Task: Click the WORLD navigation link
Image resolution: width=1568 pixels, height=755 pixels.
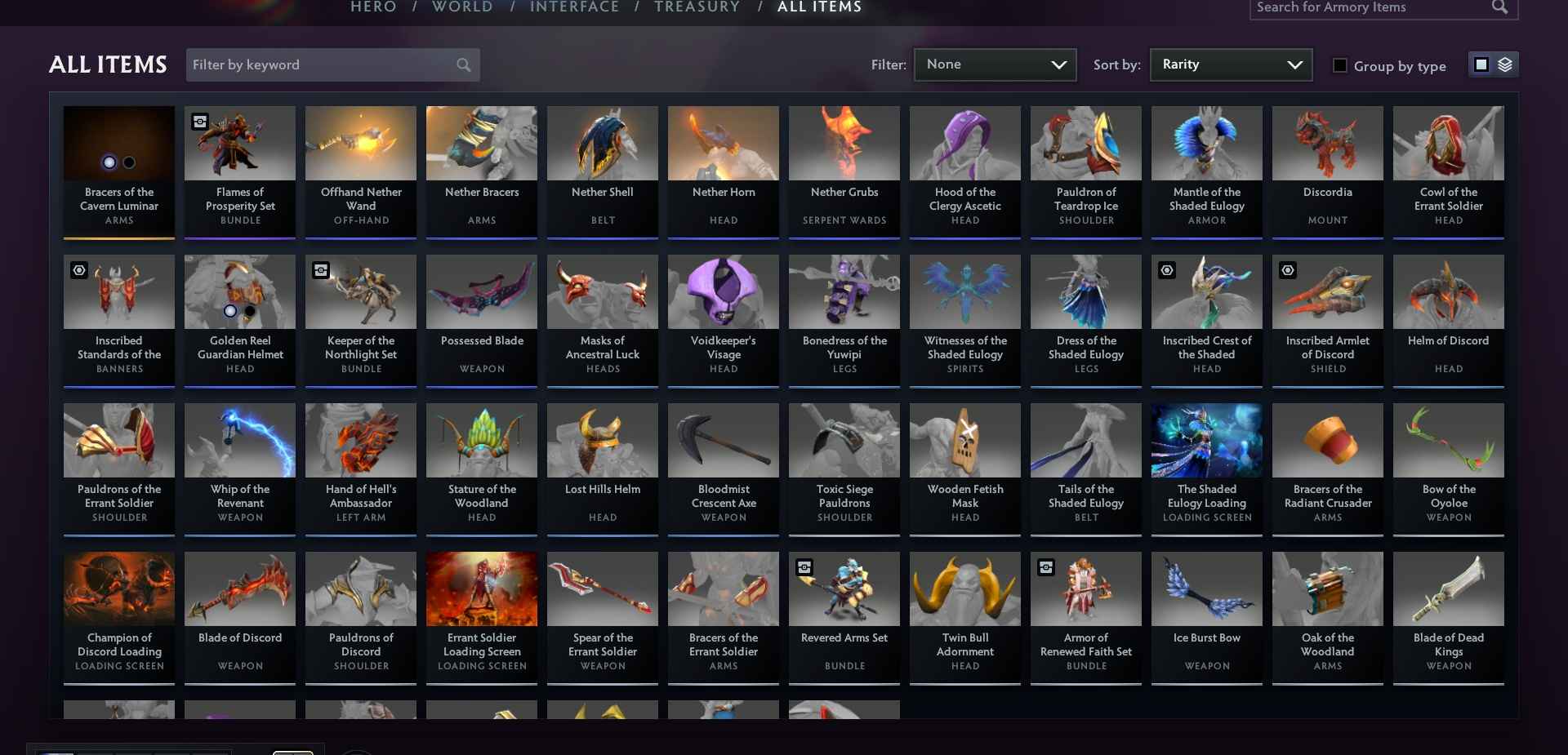Action: click(x=461, y=7)
